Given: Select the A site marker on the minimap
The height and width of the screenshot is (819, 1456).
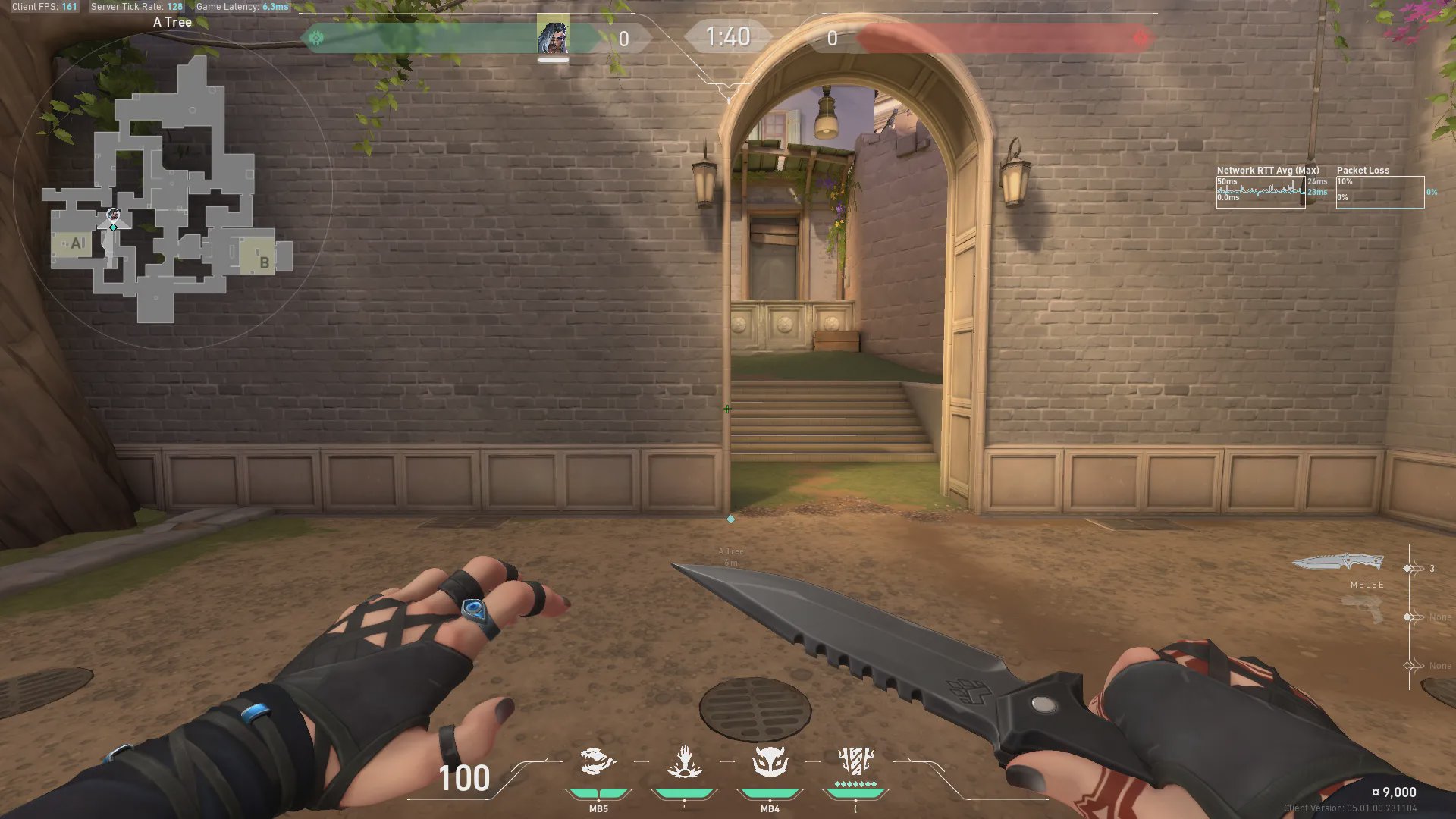Looking at the screenshot, I should (x=76, y=243).
